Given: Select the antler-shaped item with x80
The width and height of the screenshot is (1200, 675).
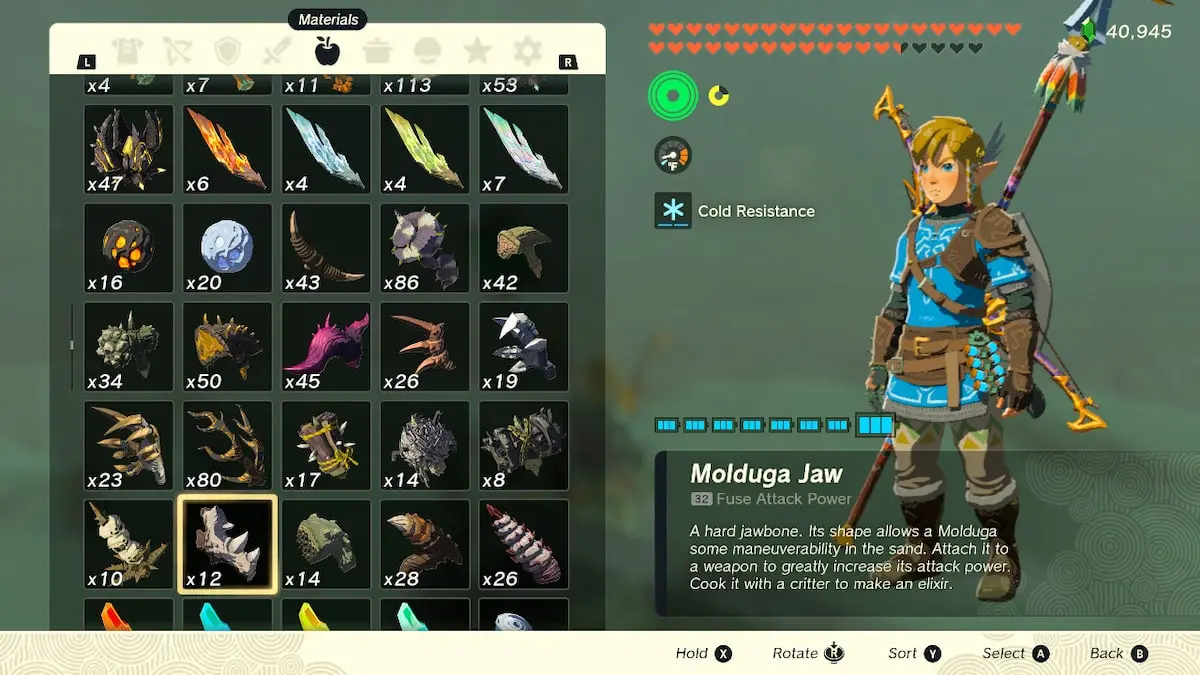Looking at the screenshot, I should [227, 445].
